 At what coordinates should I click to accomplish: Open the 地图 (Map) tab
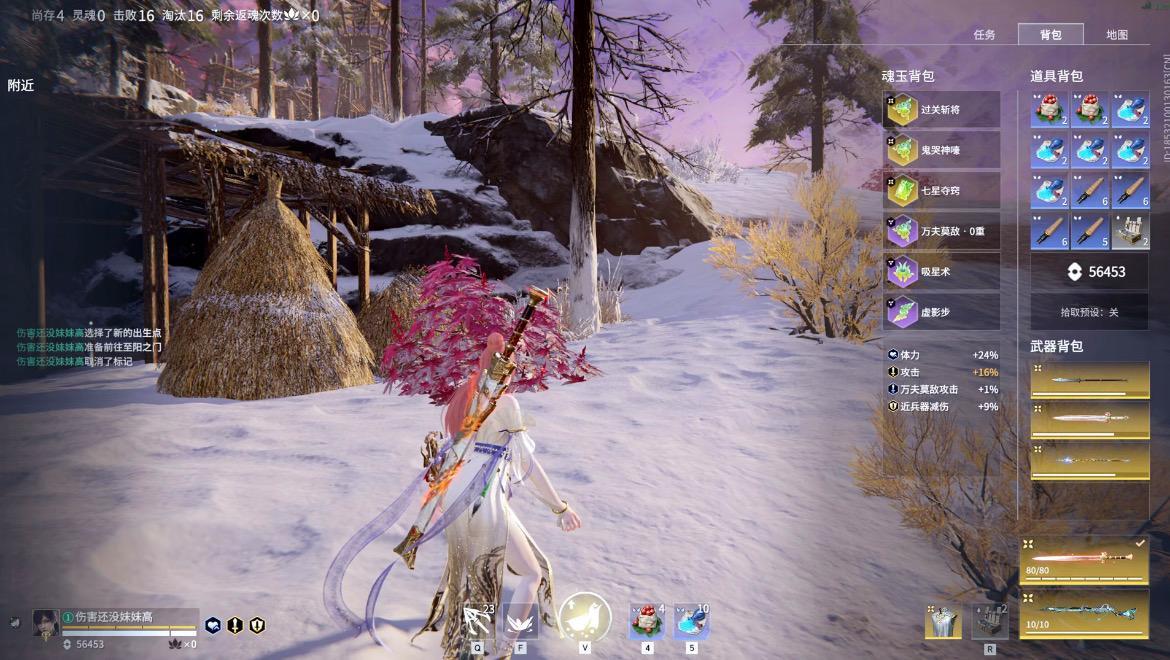tap(1117, 35)
